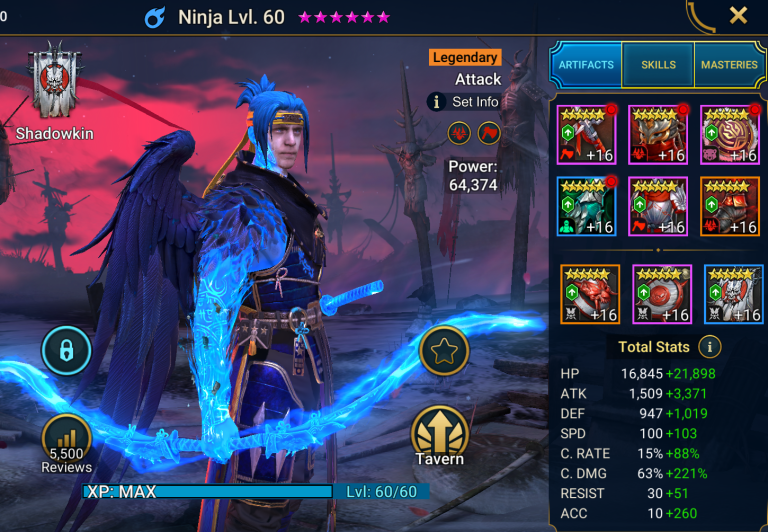This screenshot has height=532, width=768.
Task: Select the Artifacts tab
Action: coord(586,65)
